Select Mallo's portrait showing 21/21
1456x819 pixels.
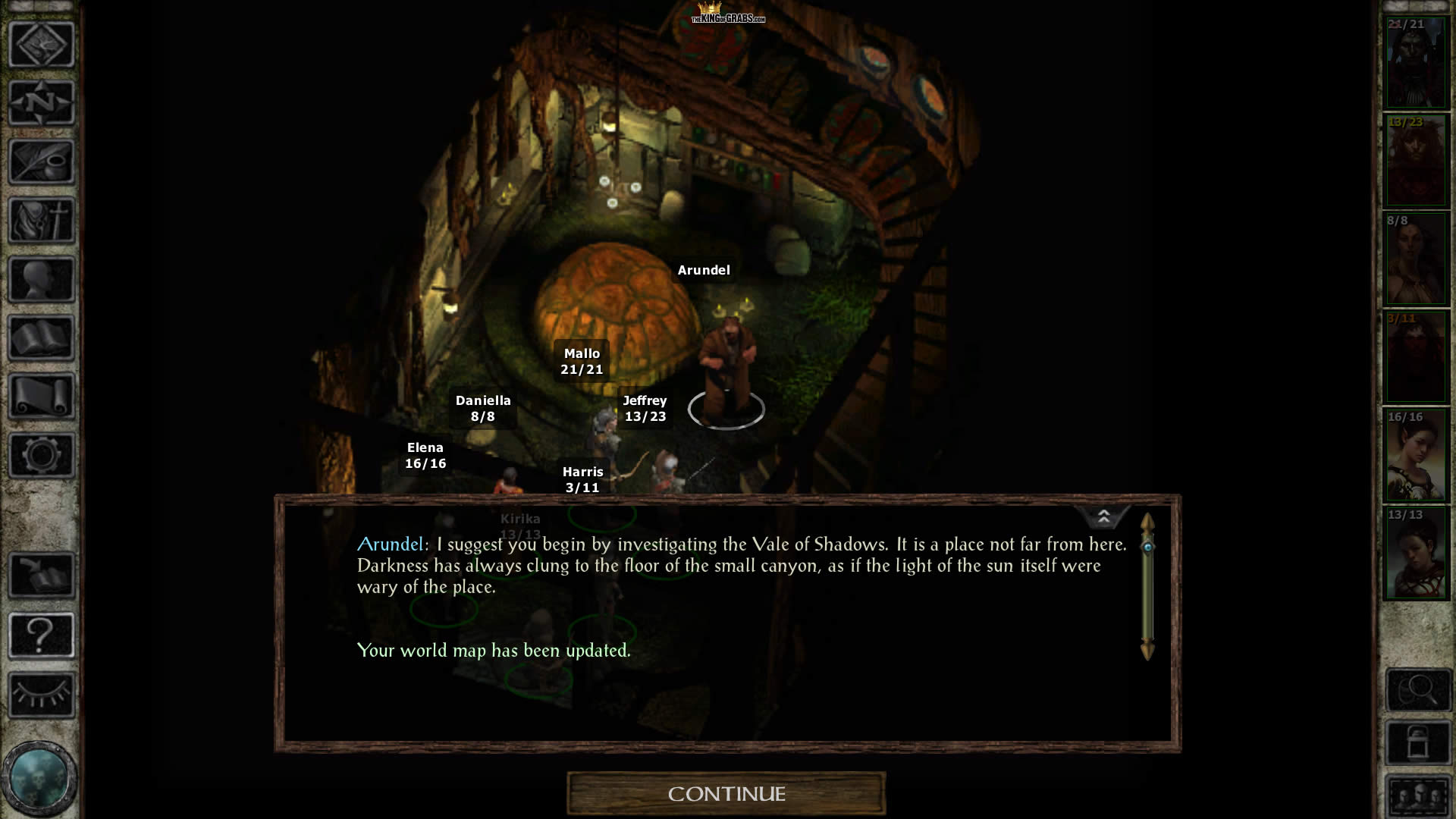coord(1416,63)
